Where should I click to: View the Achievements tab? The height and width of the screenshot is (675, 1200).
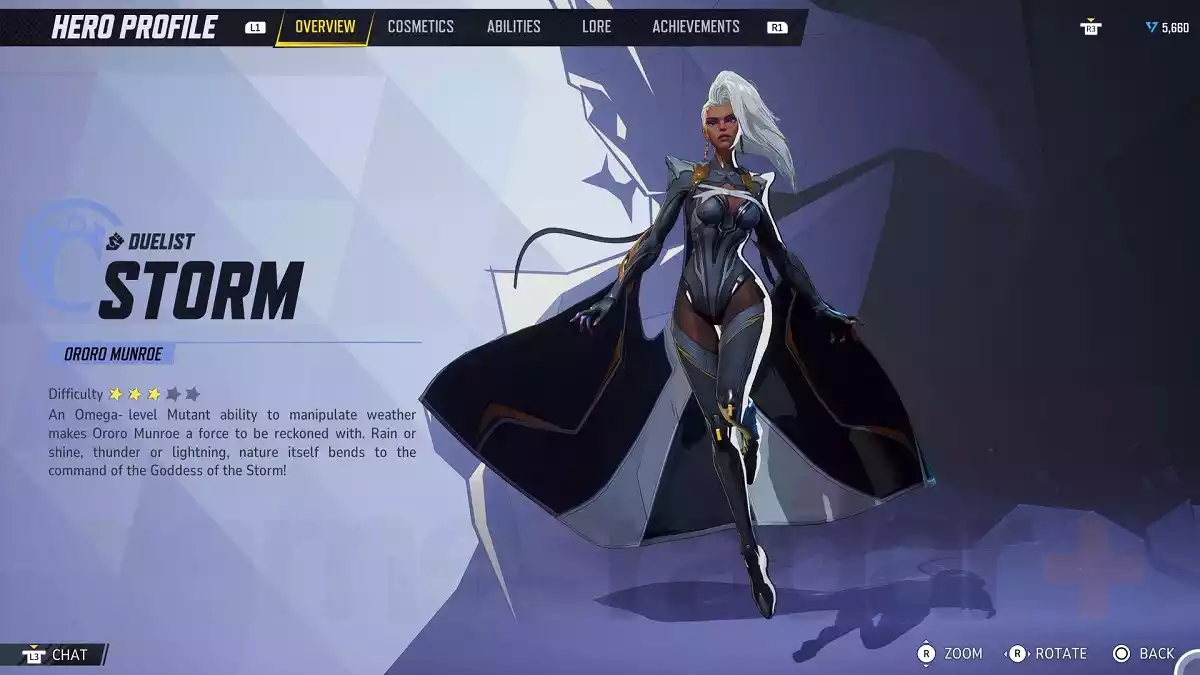coord(696,27)
